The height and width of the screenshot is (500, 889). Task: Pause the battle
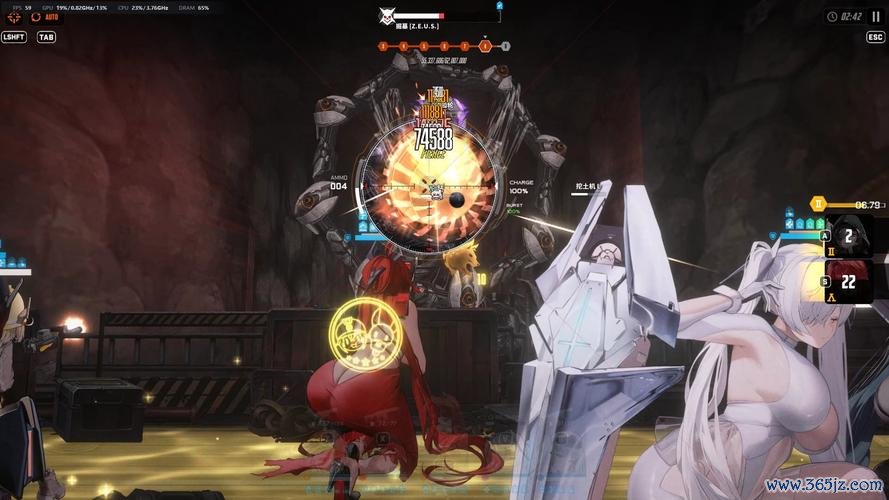876,16
